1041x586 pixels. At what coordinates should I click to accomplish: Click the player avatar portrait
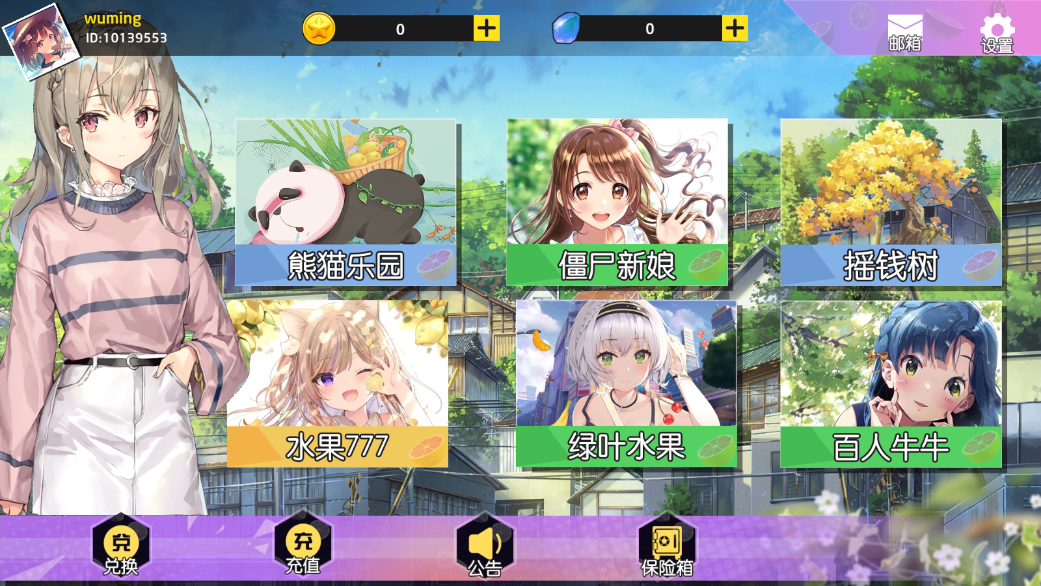[36, 38]
